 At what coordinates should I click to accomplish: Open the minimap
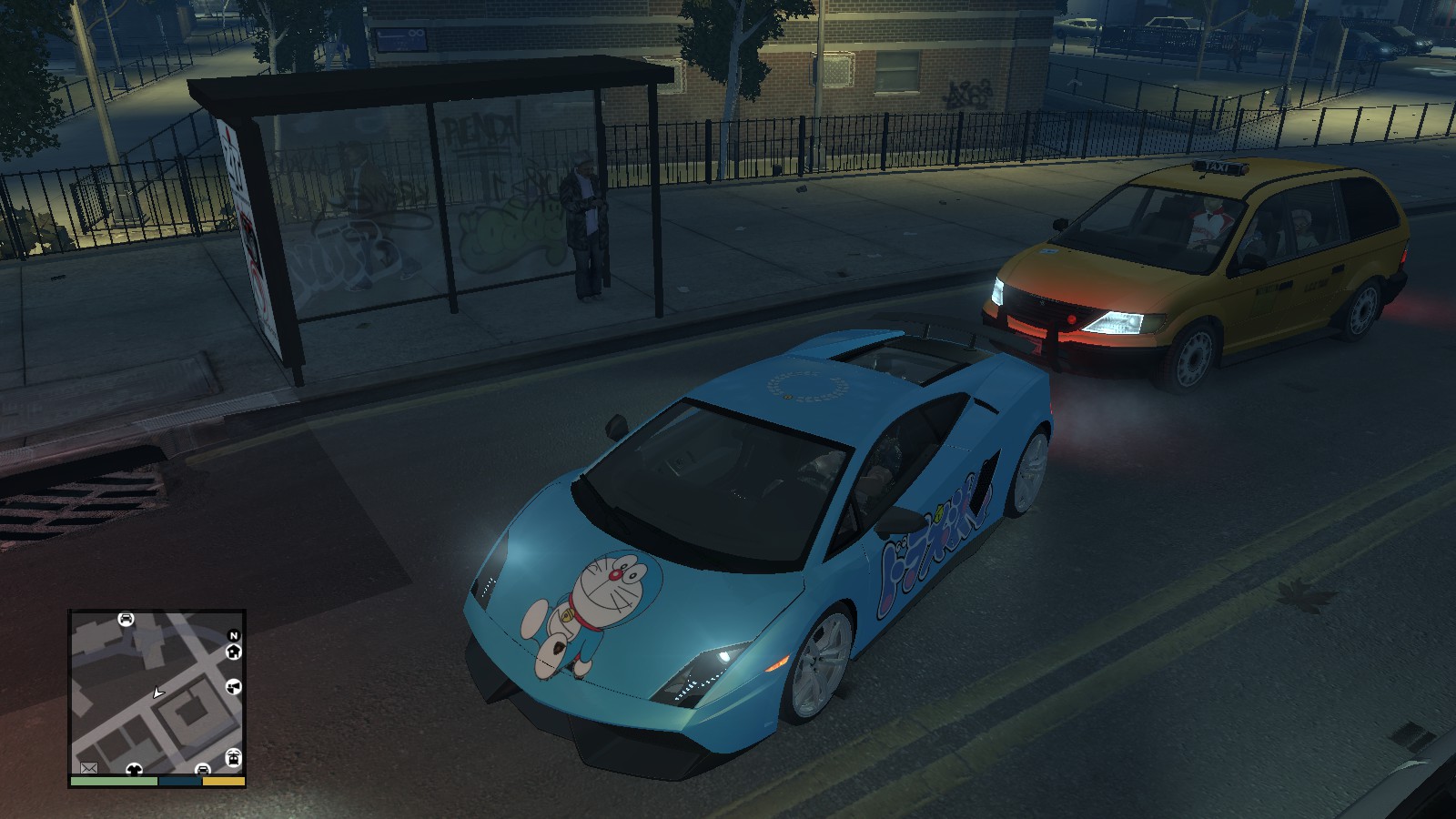[x=157, y=692]
